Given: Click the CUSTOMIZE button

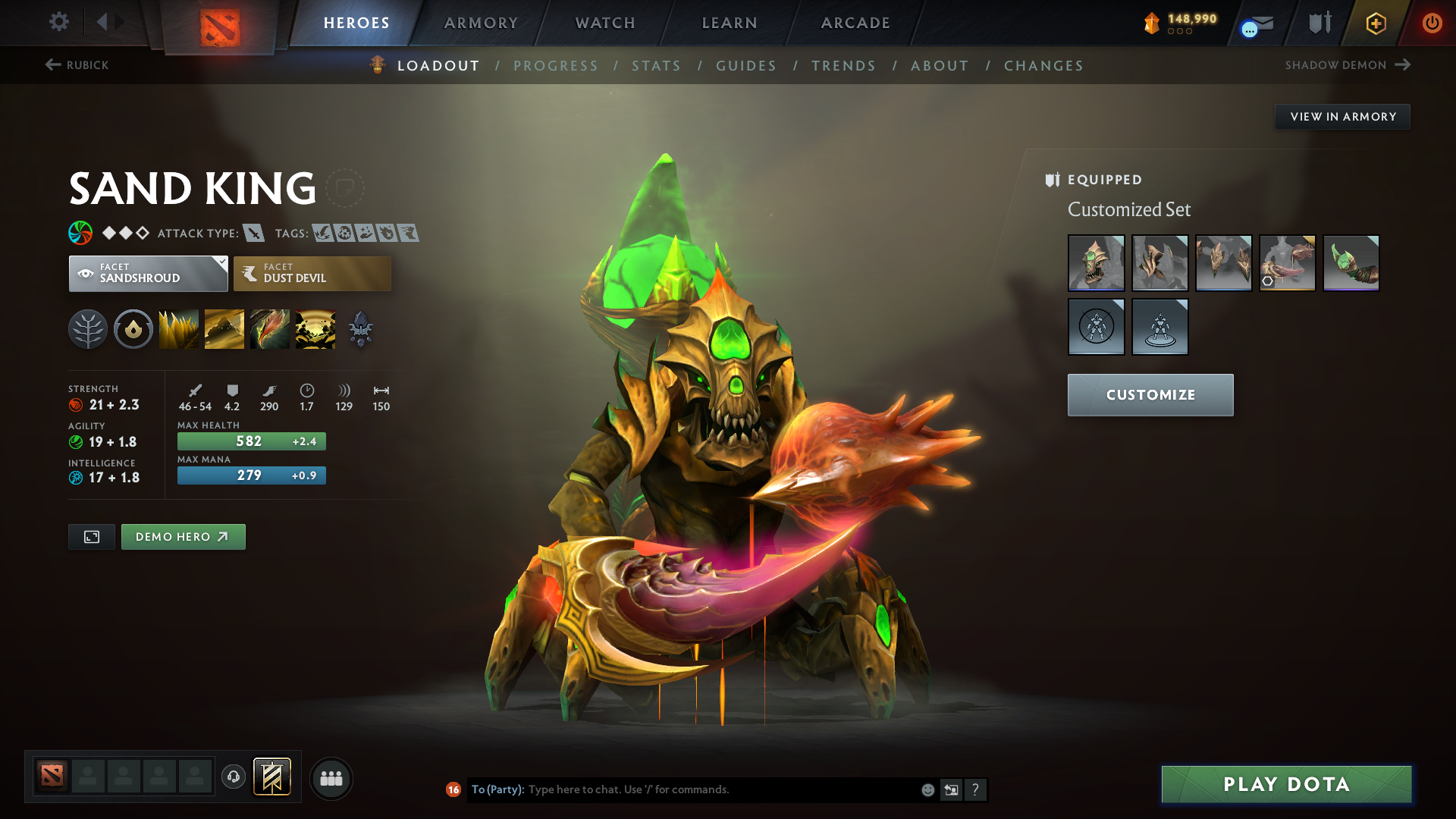Looking at the screenshot, I should pyautogui.click(x=1150, y=394).
